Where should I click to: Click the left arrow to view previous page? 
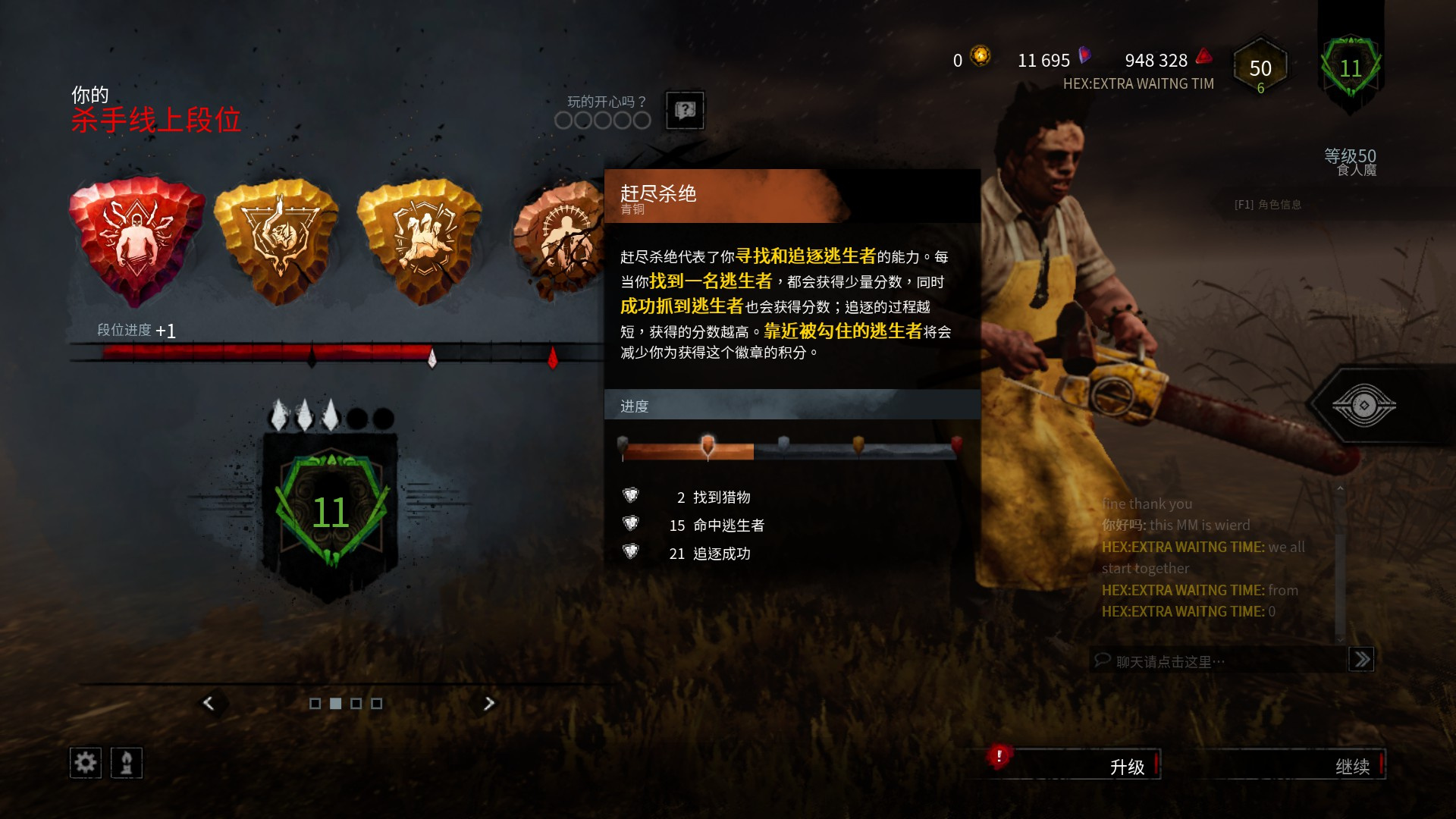click(x=209, y=703)
